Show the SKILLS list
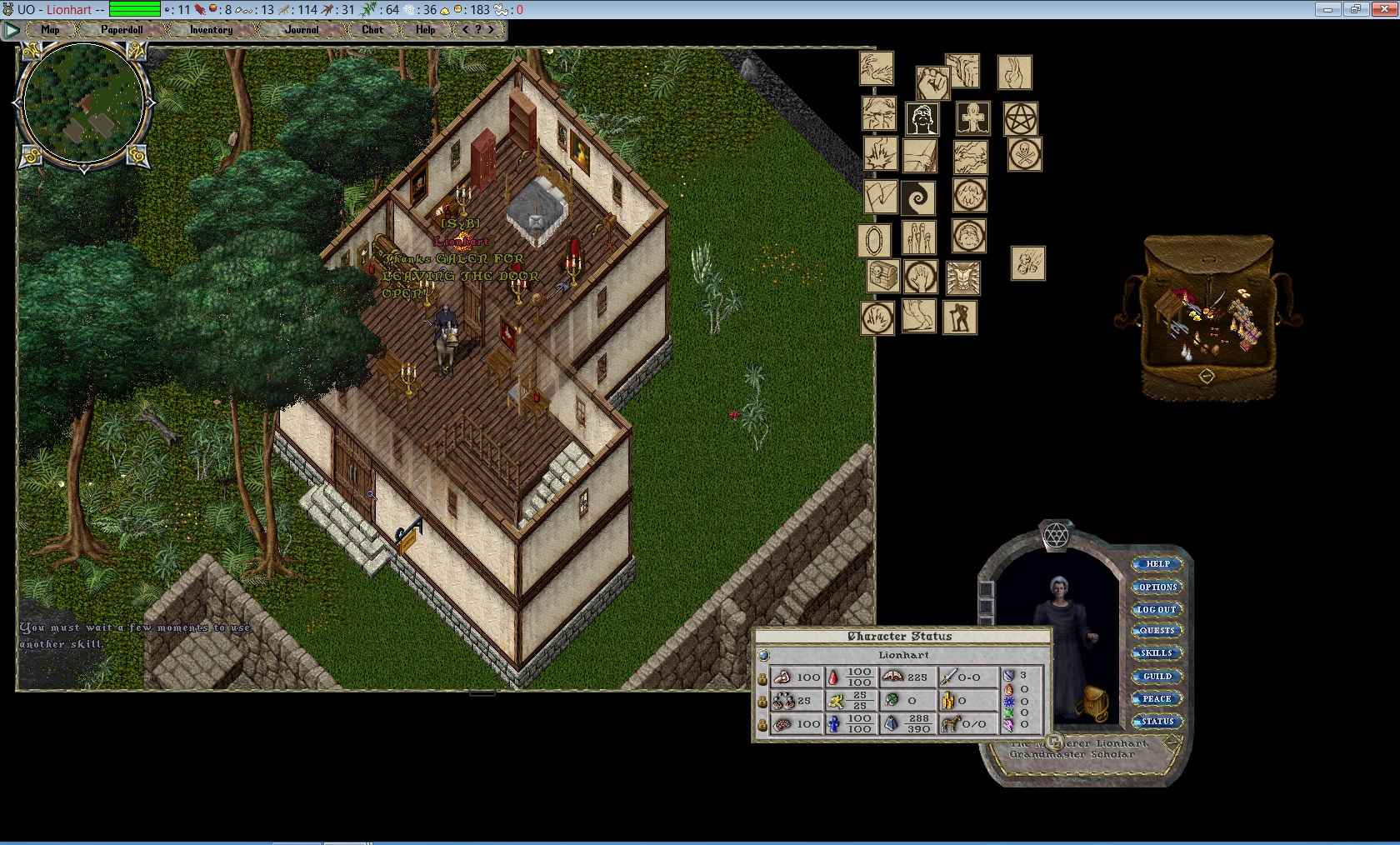The width and height of the screenshot is (1400, 845). 1157,653
